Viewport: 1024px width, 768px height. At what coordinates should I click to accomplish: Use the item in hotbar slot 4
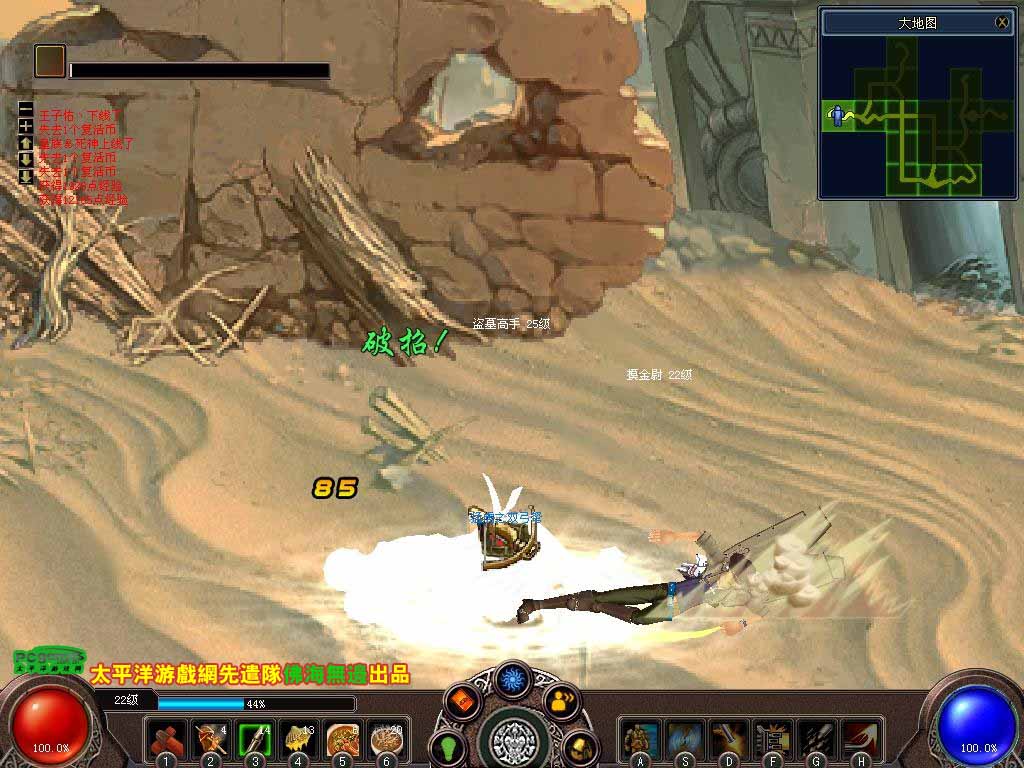(x=299, y=739)
